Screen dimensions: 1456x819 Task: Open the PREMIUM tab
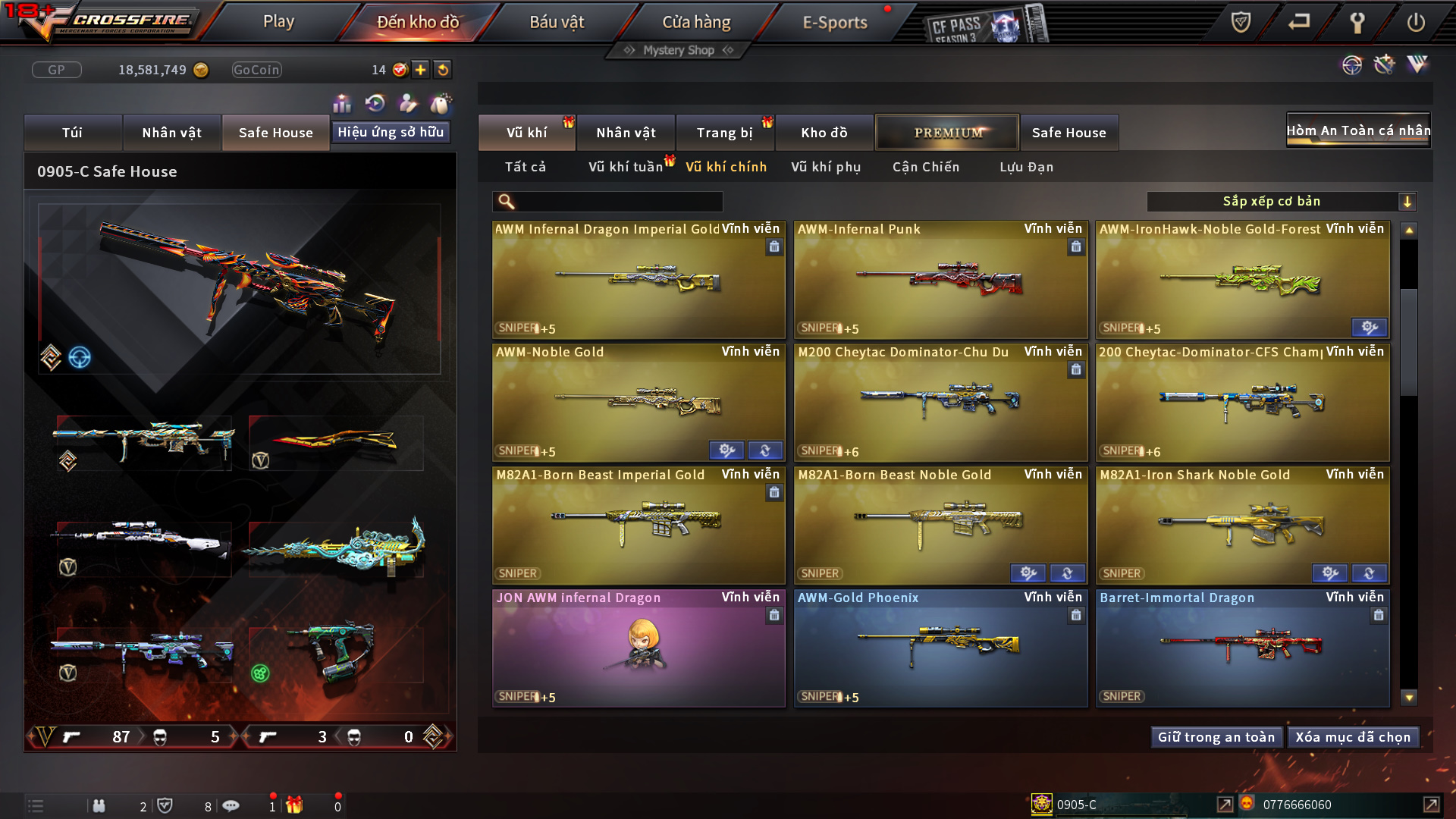tap(947, 133)
